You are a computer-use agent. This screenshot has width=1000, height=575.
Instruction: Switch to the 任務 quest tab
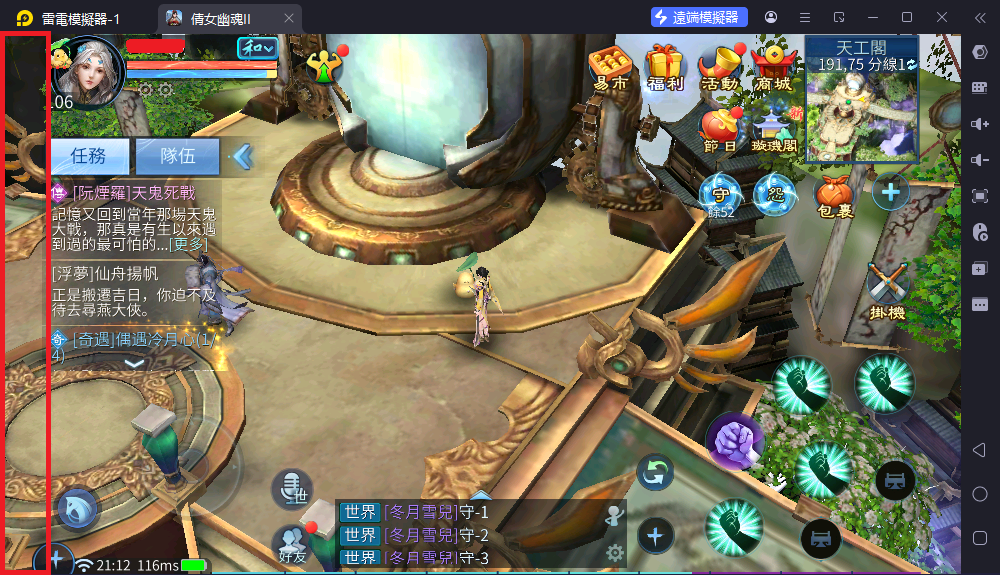tap(89, 156)
